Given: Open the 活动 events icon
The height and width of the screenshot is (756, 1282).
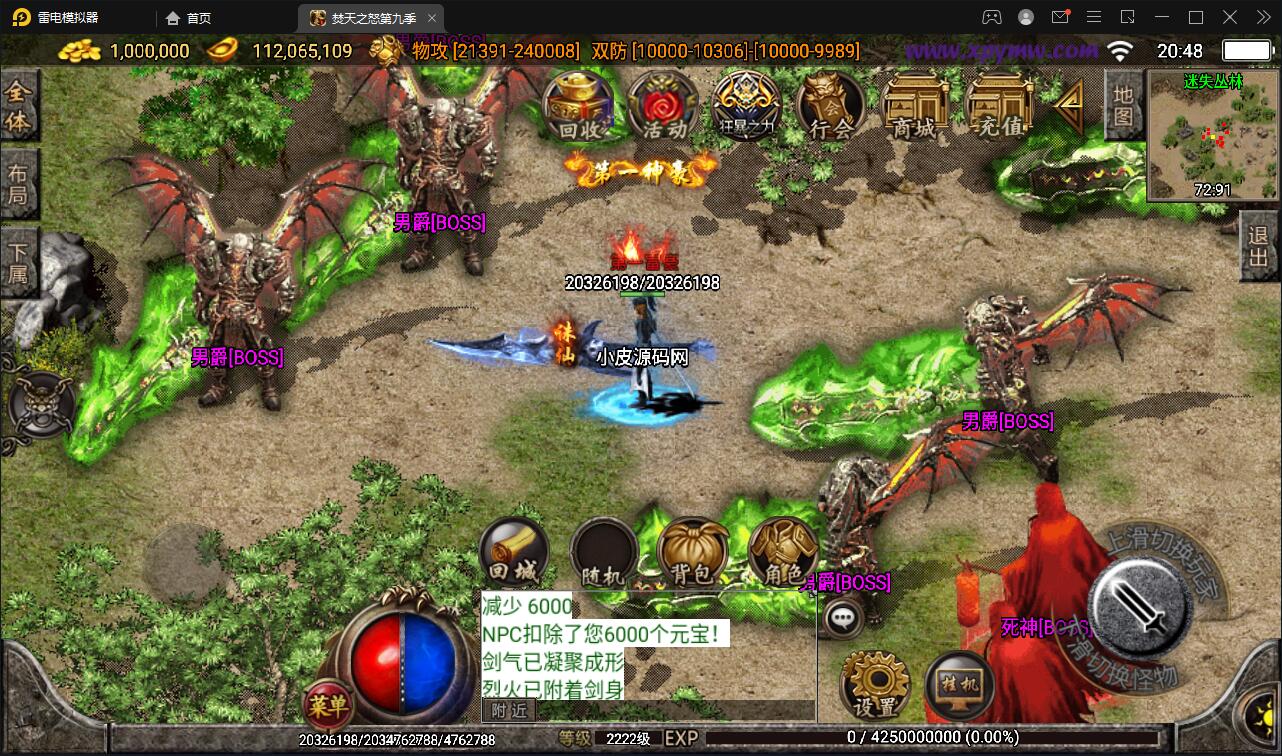Looking at the screenshot, I should point(664,106).
